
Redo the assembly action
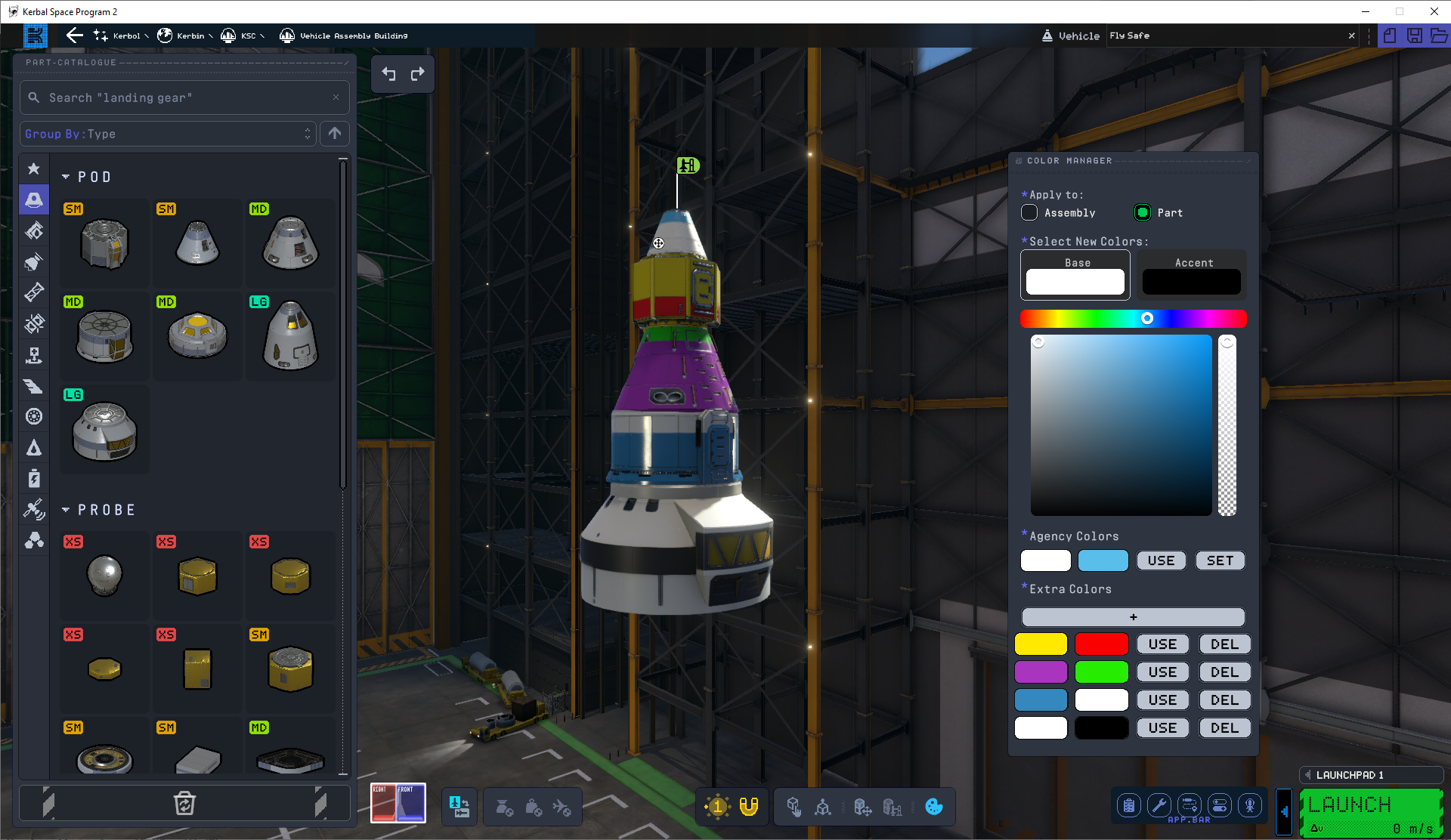417,74
